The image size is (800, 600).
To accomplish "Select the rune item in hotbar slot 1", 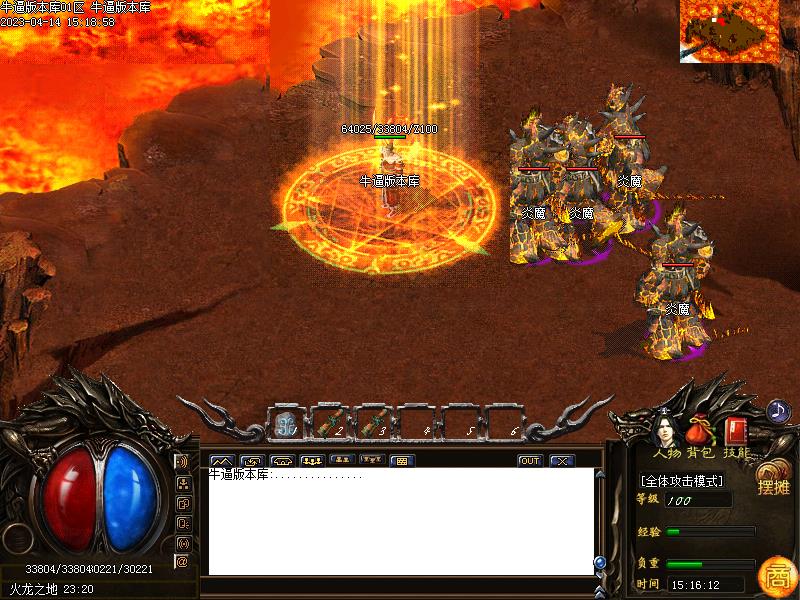I will [287, 424].
